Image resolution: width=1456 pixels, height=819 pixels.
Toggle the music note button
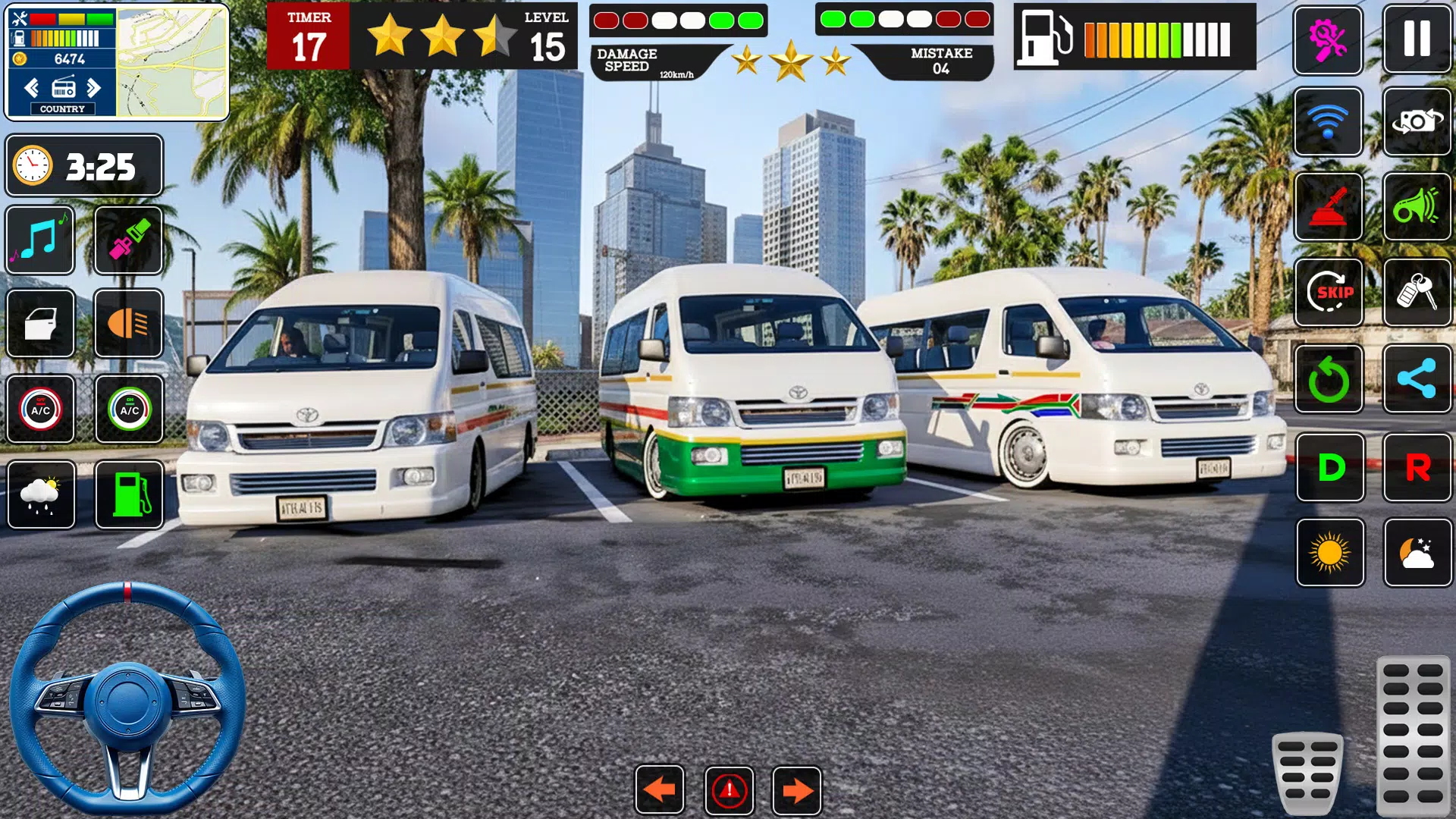pos(40,240)
